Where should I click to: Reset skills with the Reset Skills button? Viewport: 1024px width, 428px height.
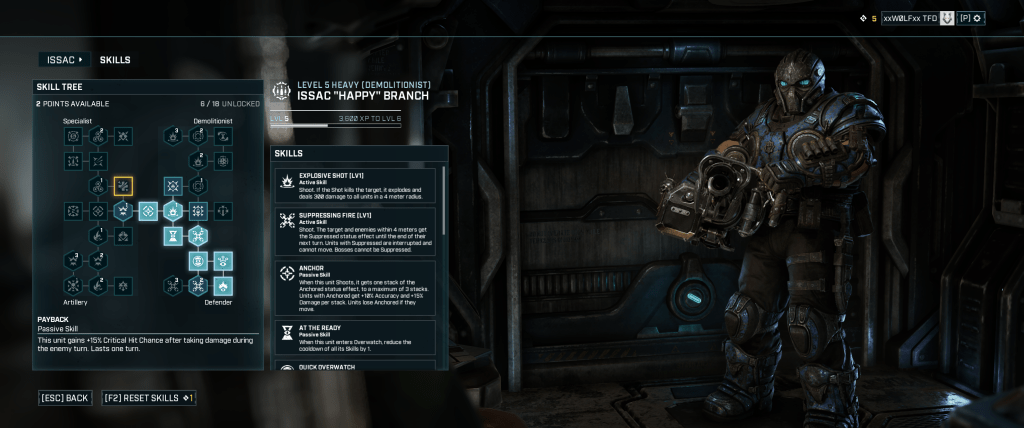pyautogui.click(x=148, y=398)
